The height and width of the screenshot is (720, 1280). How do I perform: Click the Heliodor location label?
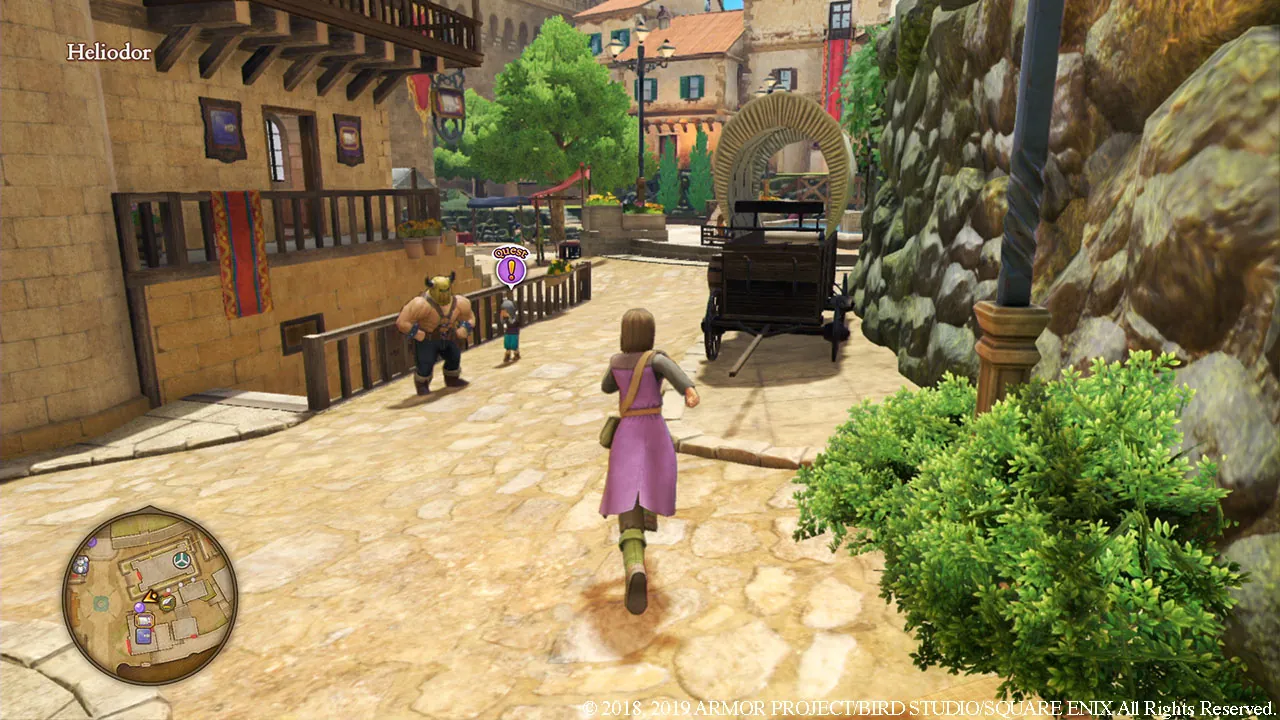click(x=108, y=52)
